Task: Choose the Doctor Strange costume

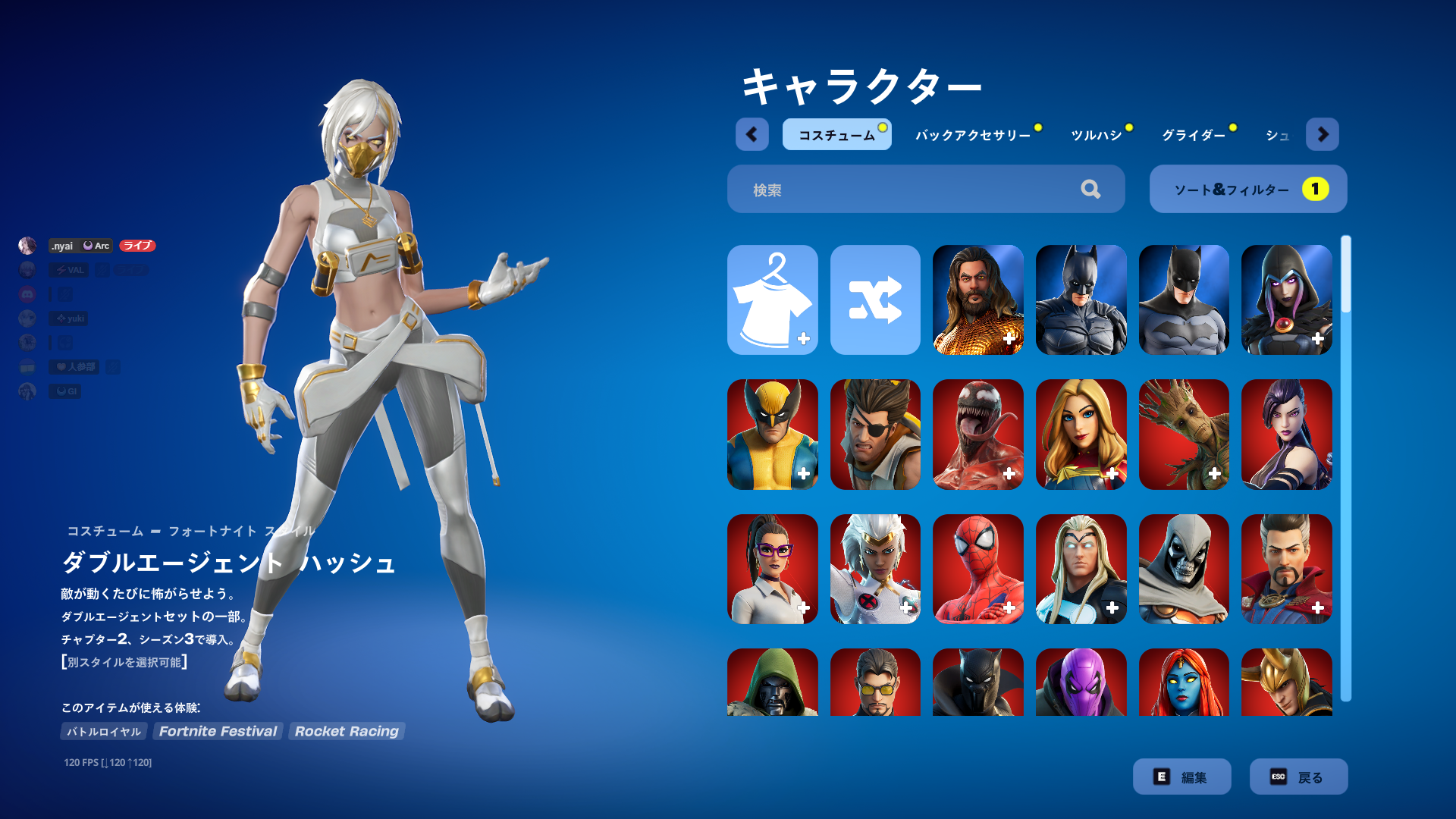Action: click(1286, 569)
